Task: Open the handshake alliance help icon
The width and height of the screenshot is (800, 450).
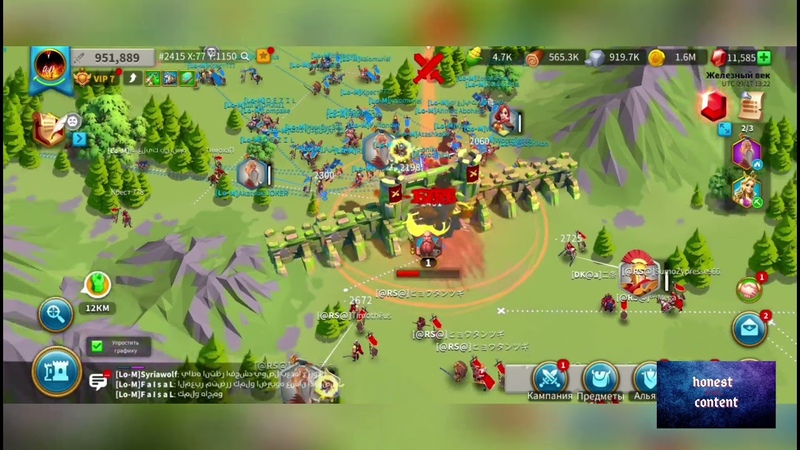Action: tap(748, 290)
